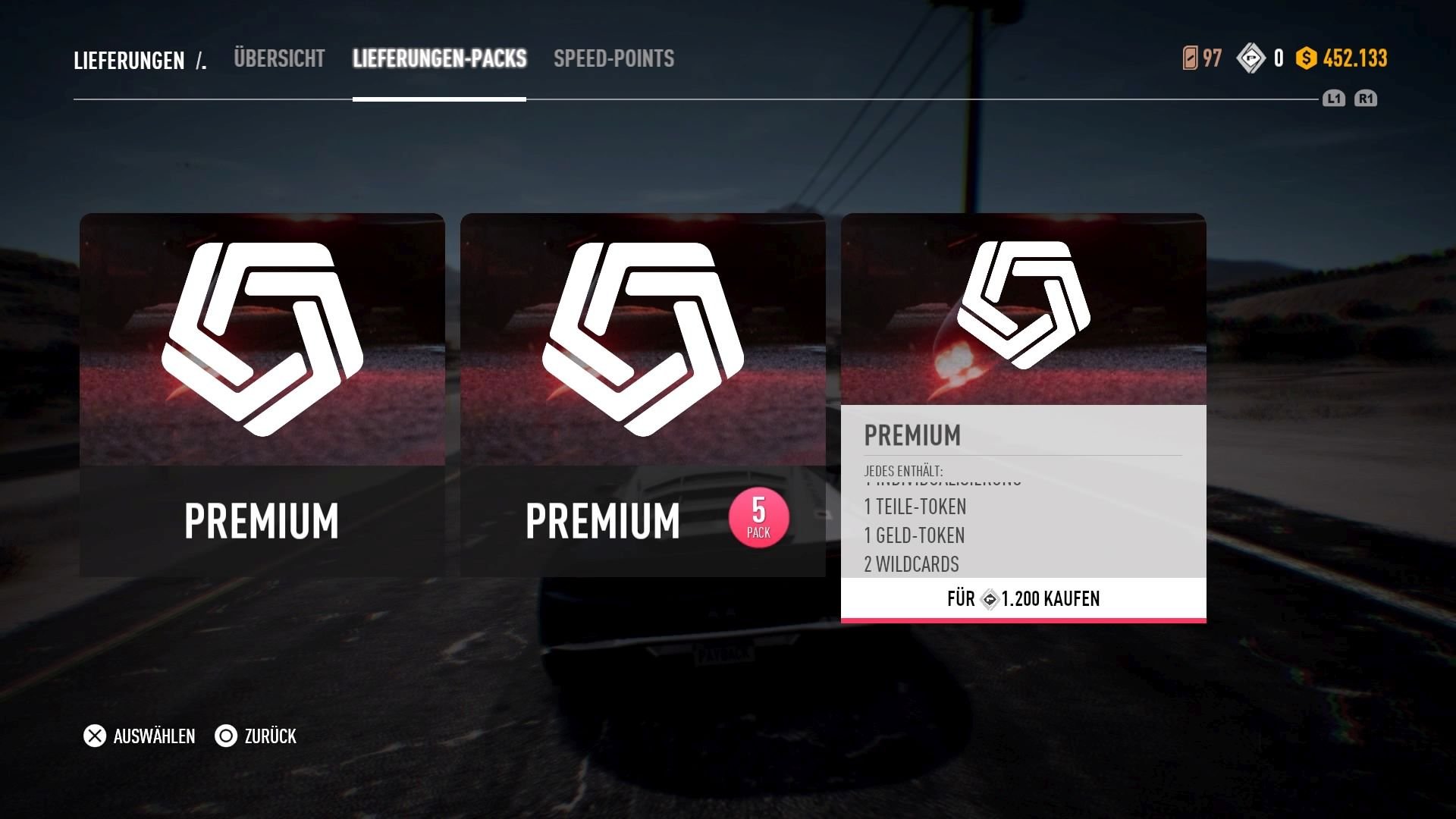Select the Speed-Points diamond icon showing 0
Viewport: 1456px width, 819px height.
pyautogui.click(x=1251, y=57)
